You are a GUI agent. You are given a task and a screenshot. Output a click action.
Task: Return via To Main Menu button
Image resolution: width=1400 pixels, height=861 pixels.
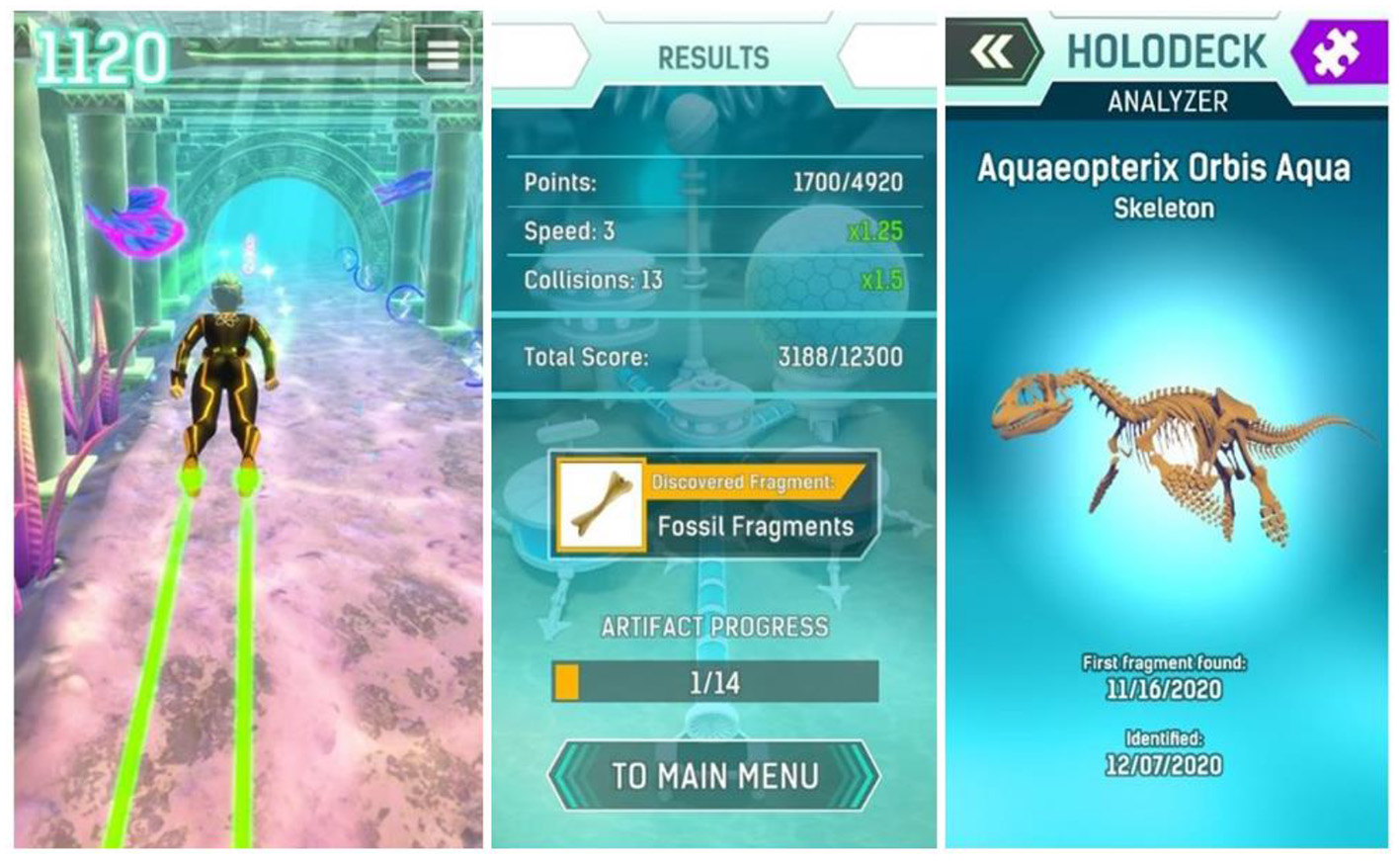pos(714,776)
